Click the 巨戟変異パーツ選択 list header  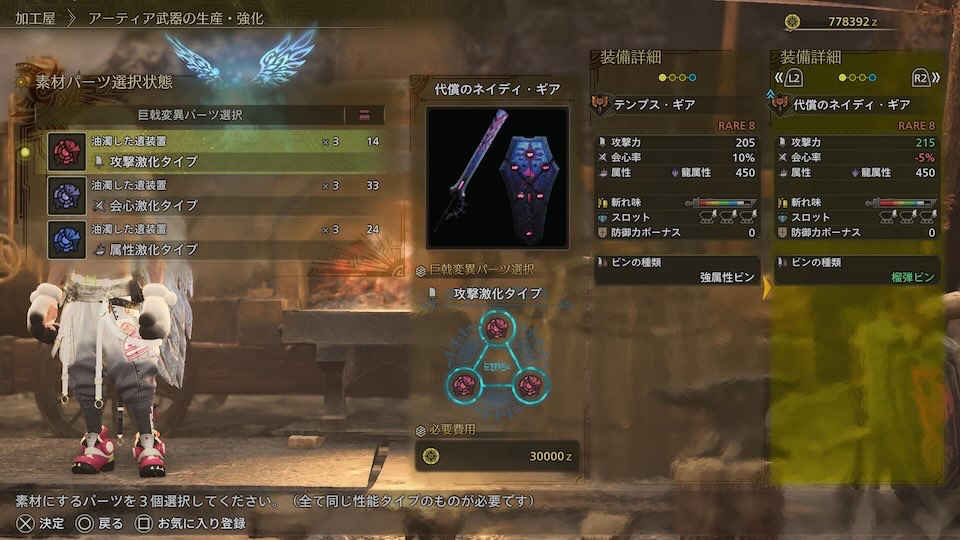point(190,115)
